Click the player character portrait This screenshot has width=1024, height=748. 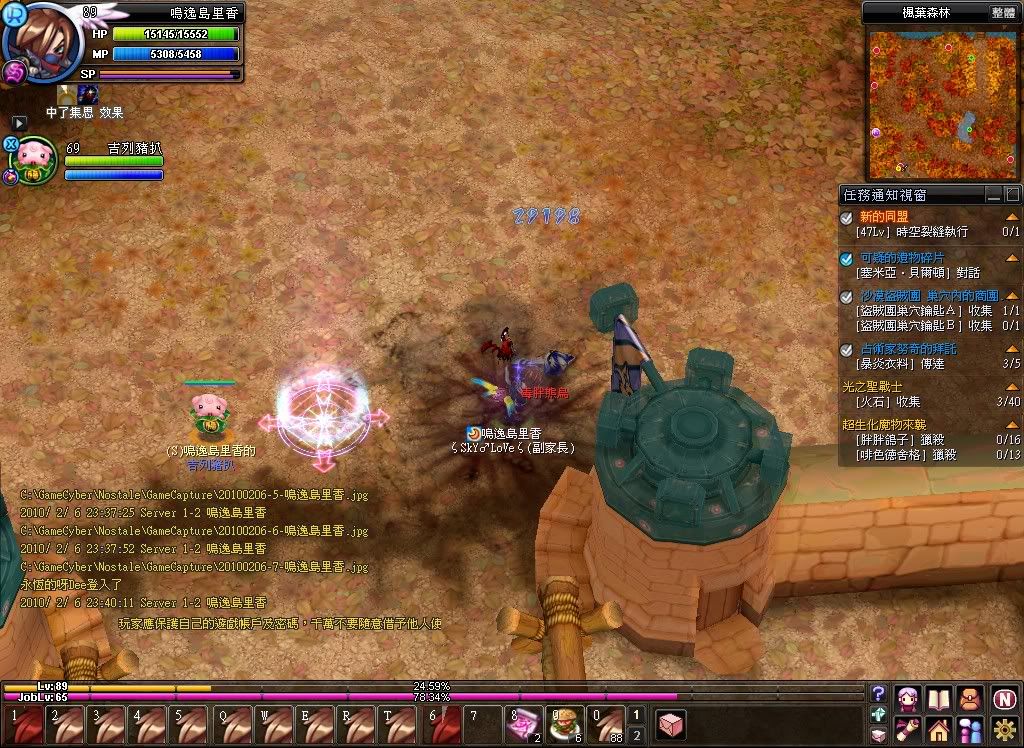[x=38, y=40]
